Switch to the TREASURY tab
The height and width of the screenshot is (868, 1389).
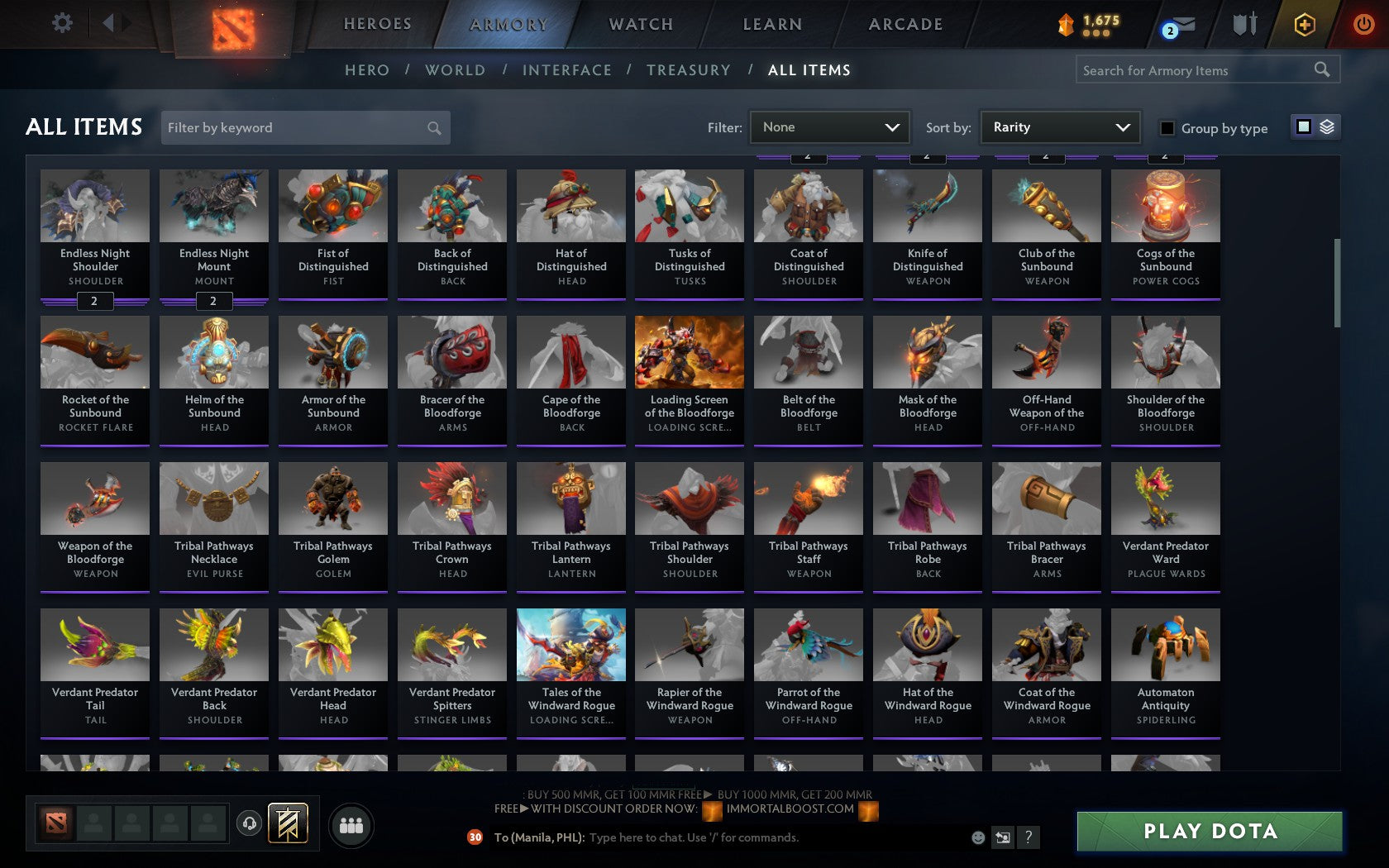[x=689, y=70]
